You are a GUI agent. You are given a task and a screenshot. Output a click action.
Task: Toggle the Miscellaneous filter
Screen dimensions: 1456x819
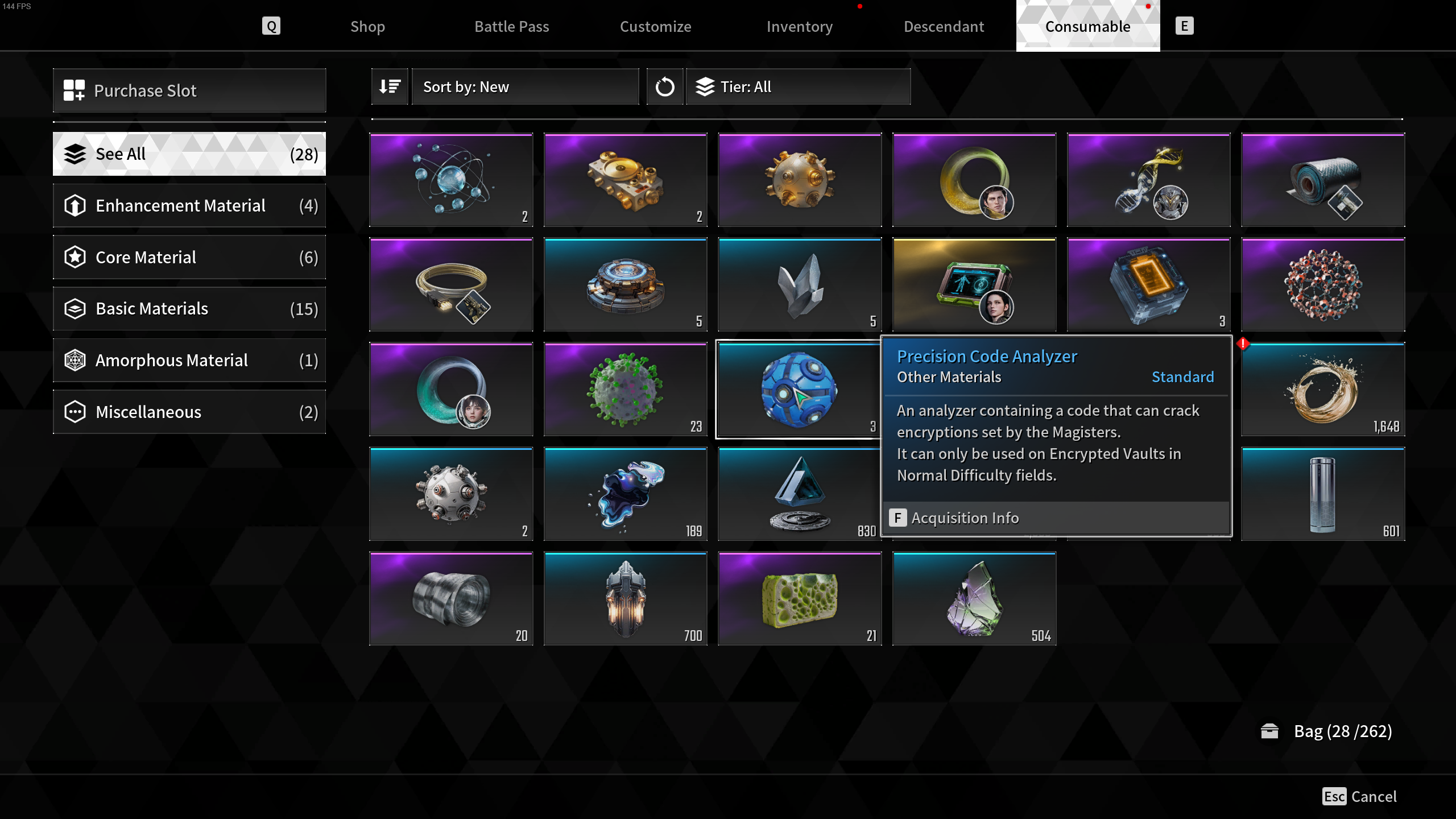[189, 412]
